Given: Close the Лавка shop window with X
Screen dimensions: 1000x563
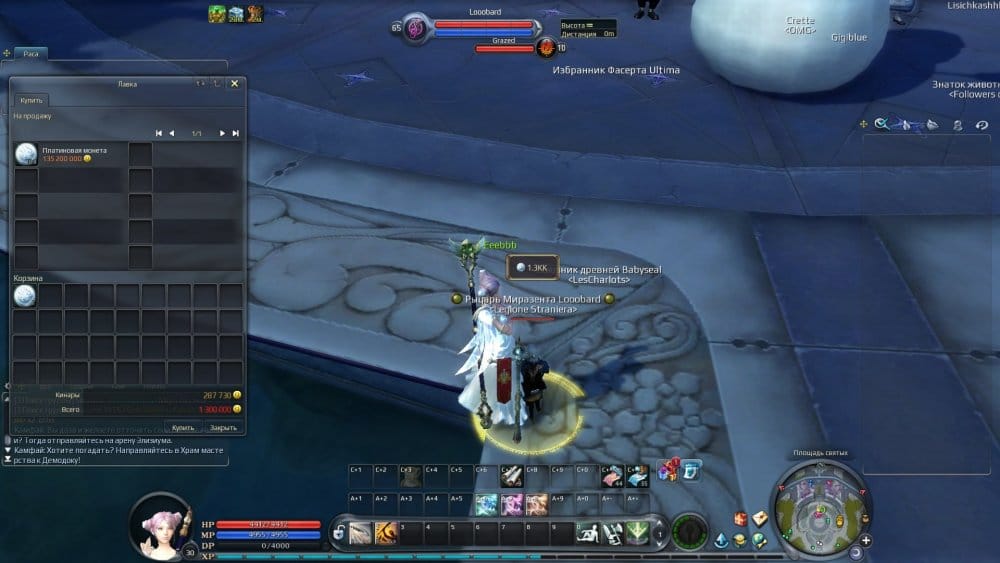Looking at the screenshot, I should pyautogui.click(x=234, y=84).
